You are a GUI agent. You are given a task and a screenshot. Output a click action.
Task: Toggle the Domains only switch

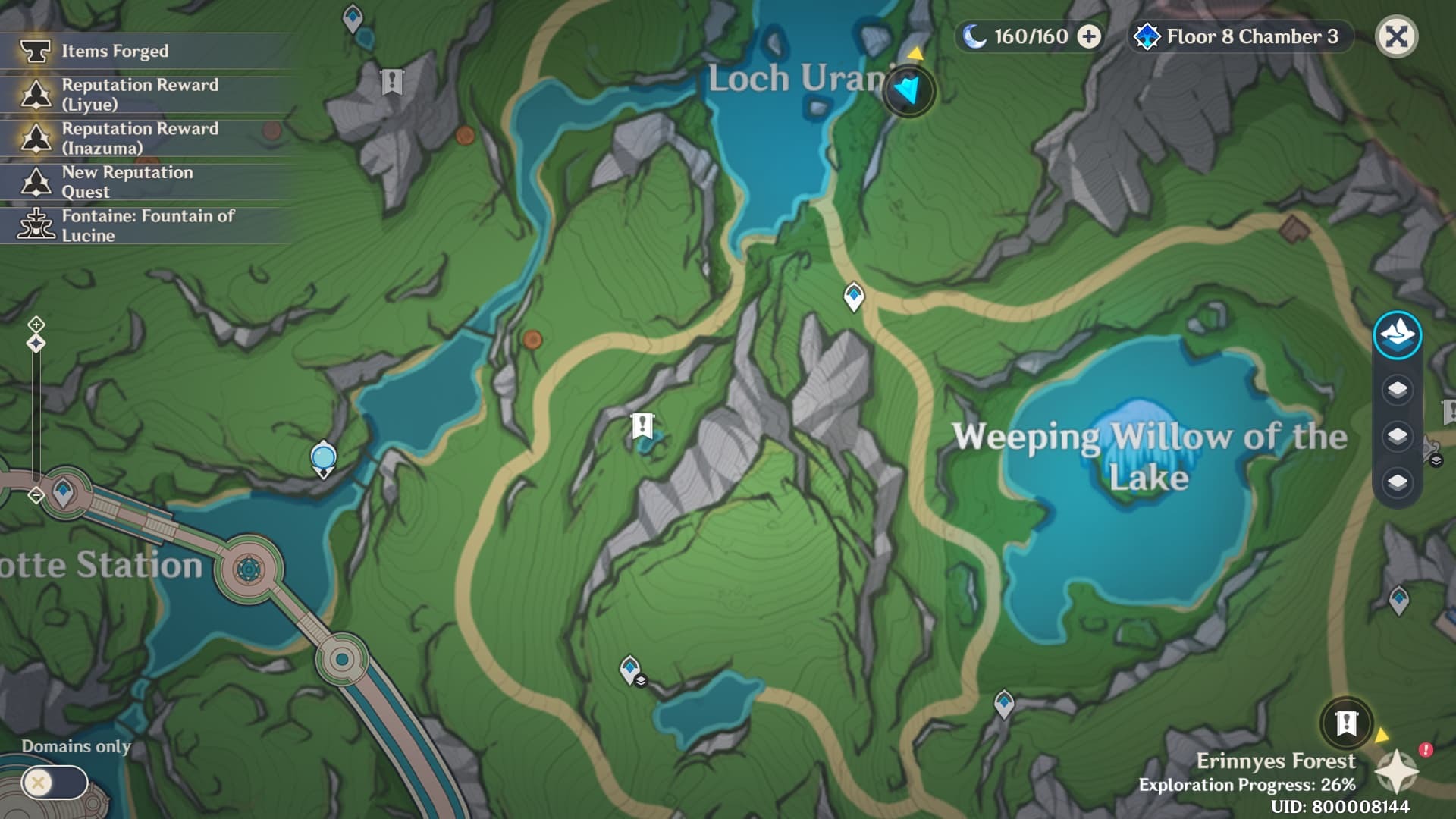pos(54,782)
